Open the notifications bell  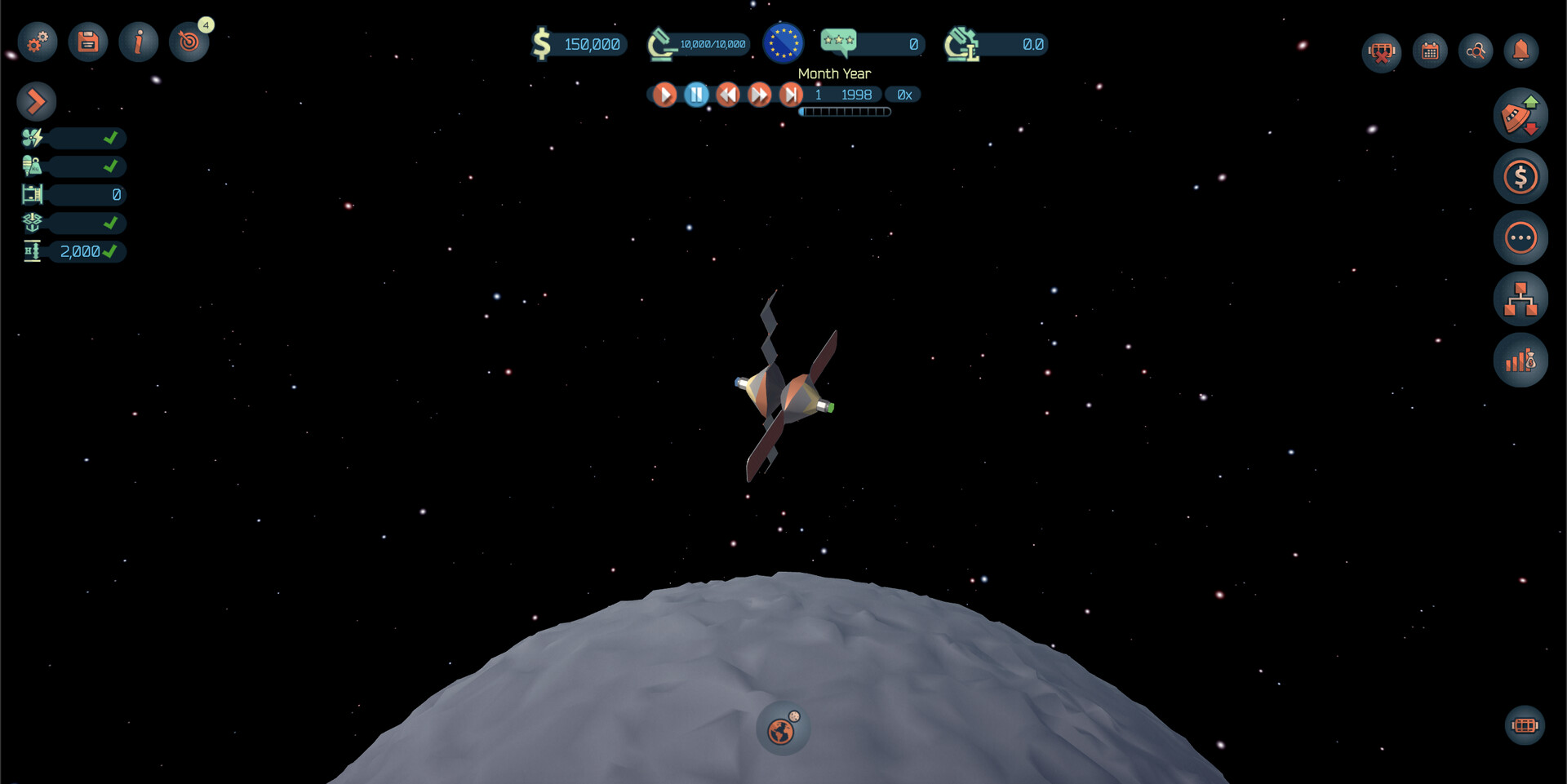(x=1522, y=50)
